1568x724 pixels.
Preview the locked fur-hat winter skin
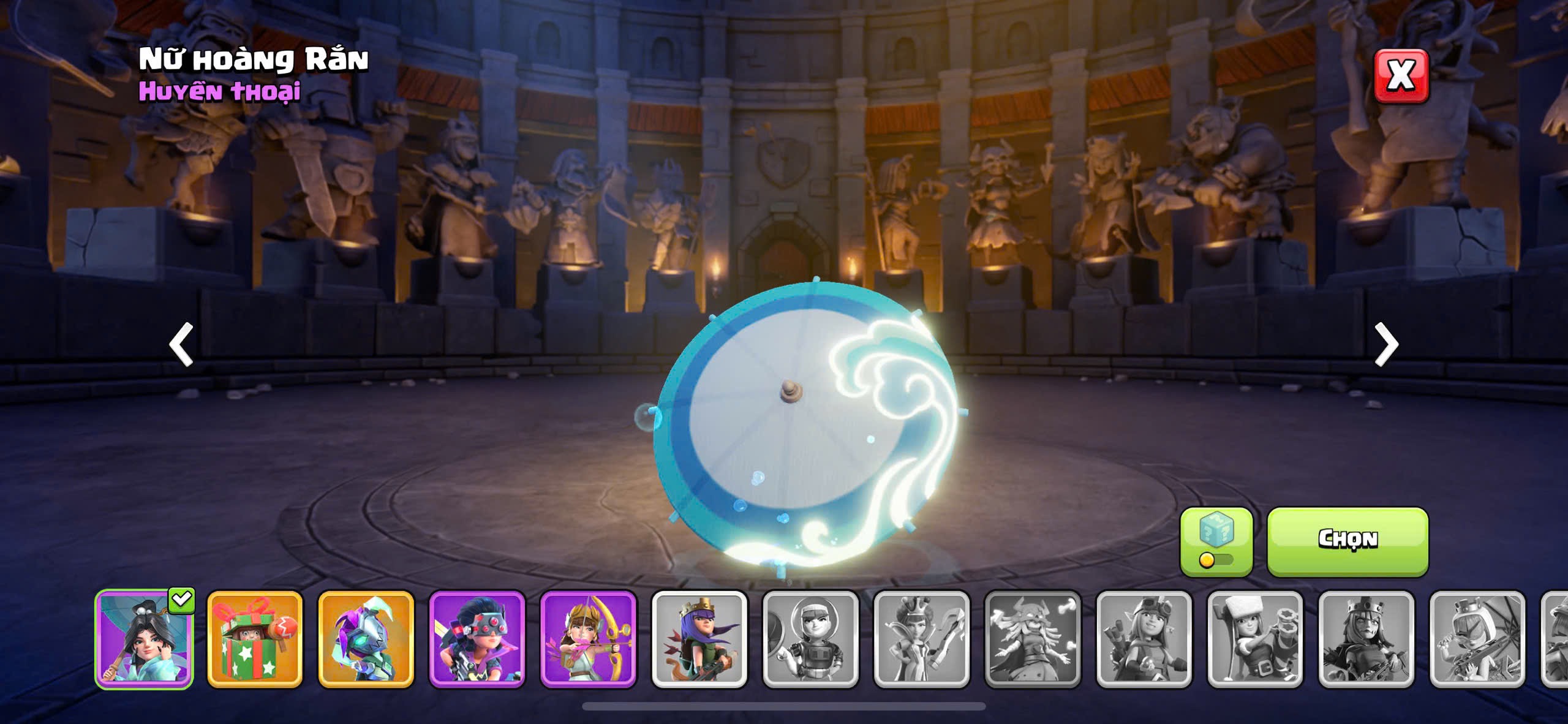[x=1255, y=639]
